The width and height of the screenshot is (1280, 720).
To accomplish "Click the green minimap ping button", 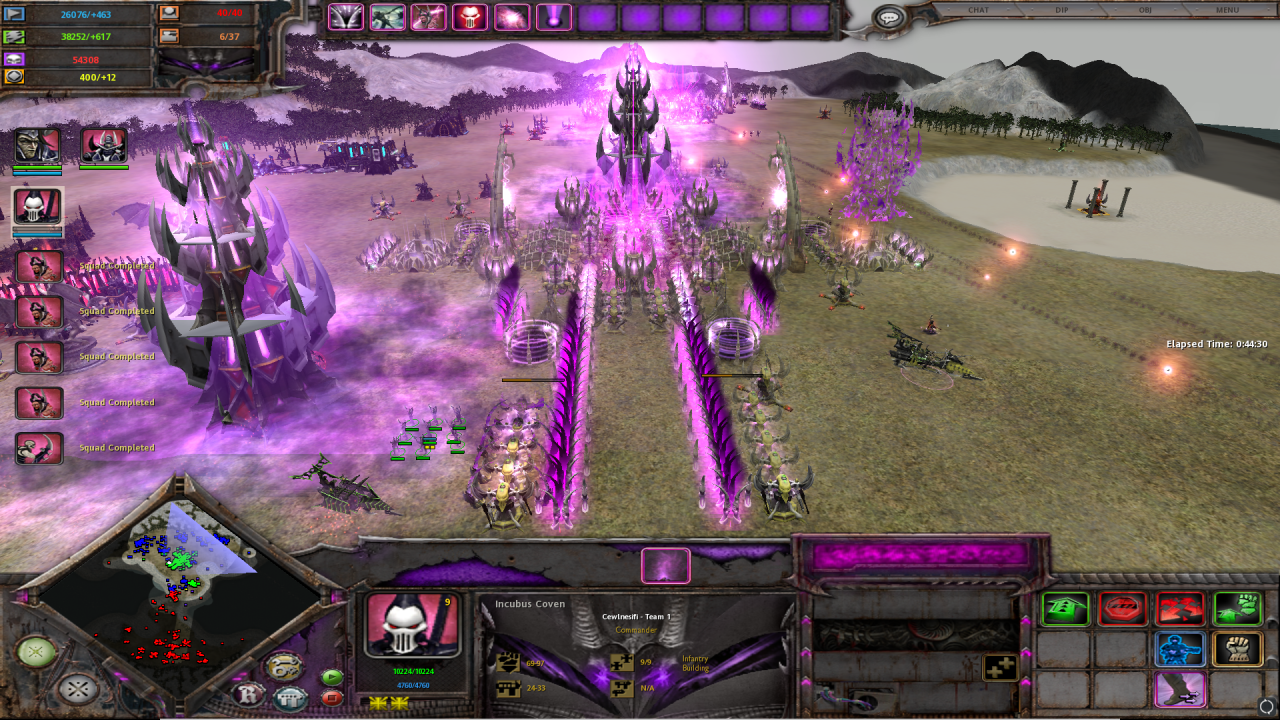I will [36, 652].
